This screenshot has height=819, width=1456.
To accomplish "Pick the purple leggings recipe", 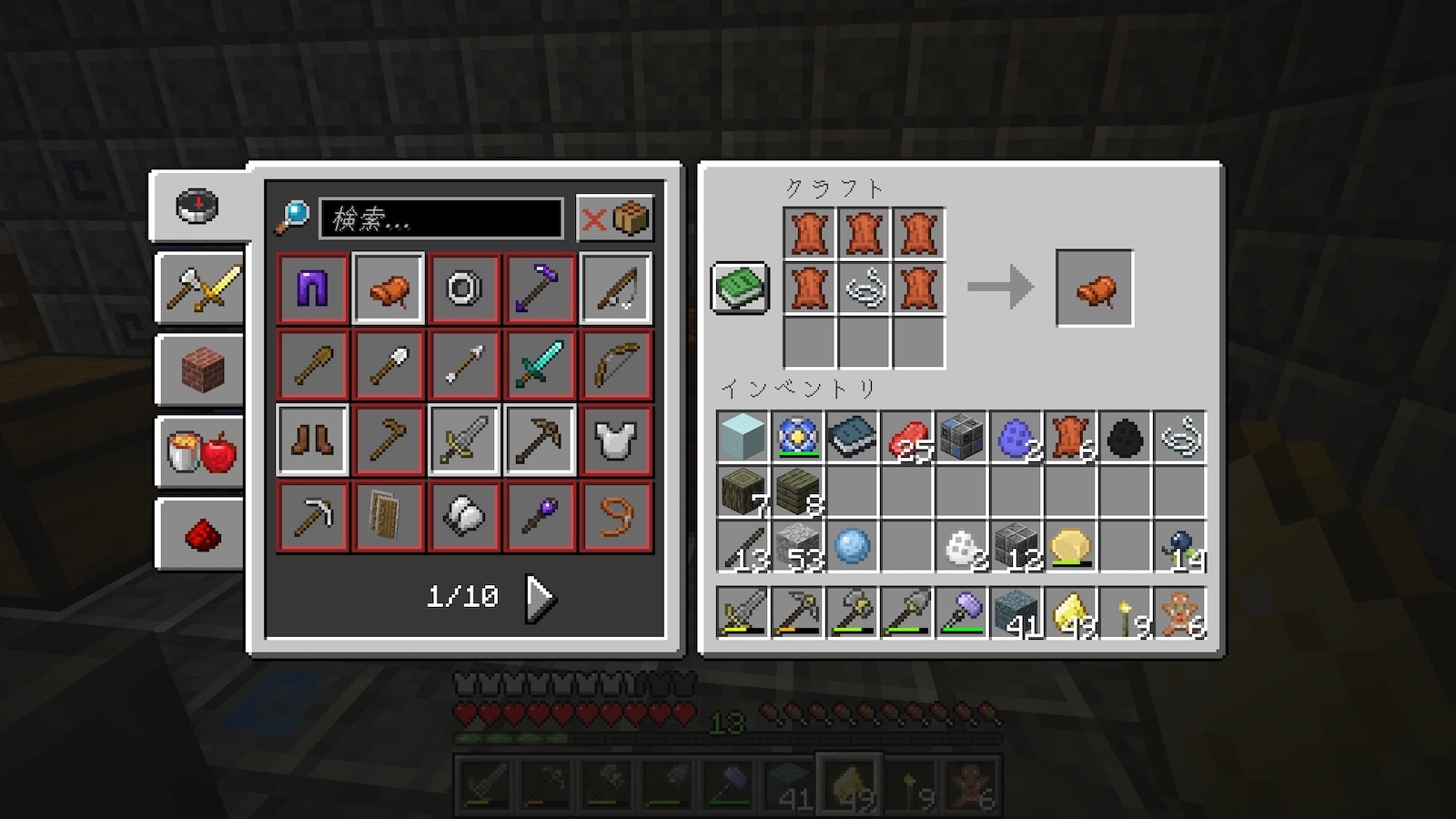I will 312,289.
